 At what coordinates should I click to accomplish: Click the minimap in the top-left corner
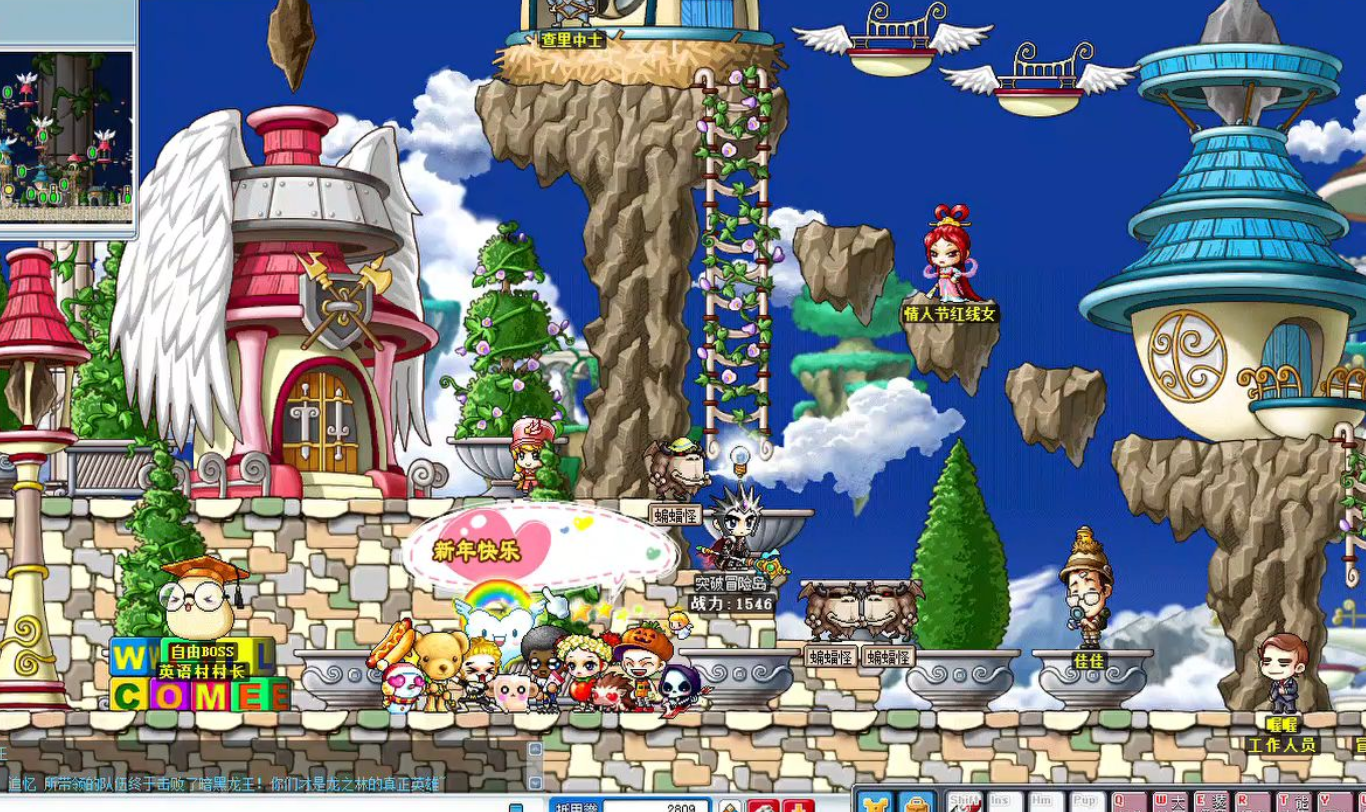67,128
